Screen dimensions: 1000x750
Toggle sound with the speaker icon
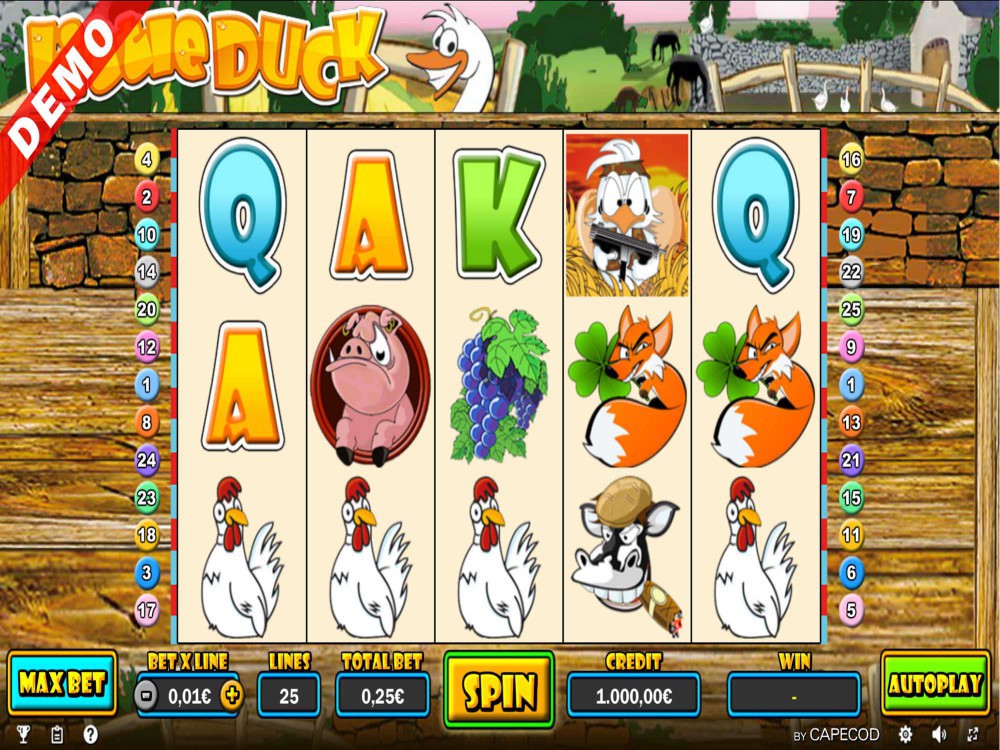pyautogui.click(x=940, y=735)
